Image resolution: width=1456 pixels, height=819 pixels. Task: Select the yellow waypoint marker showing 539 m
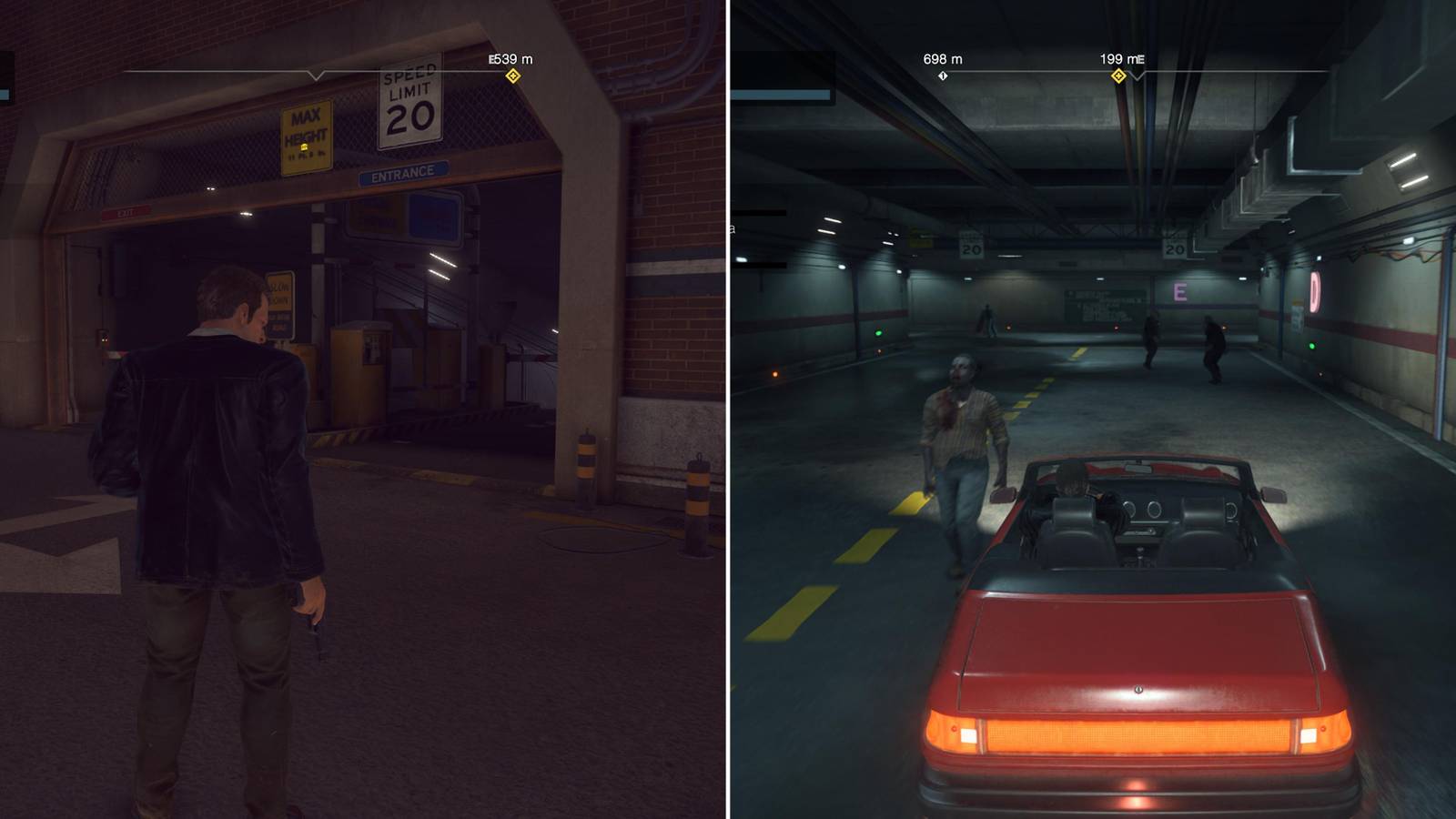click(x=512, y=76)
